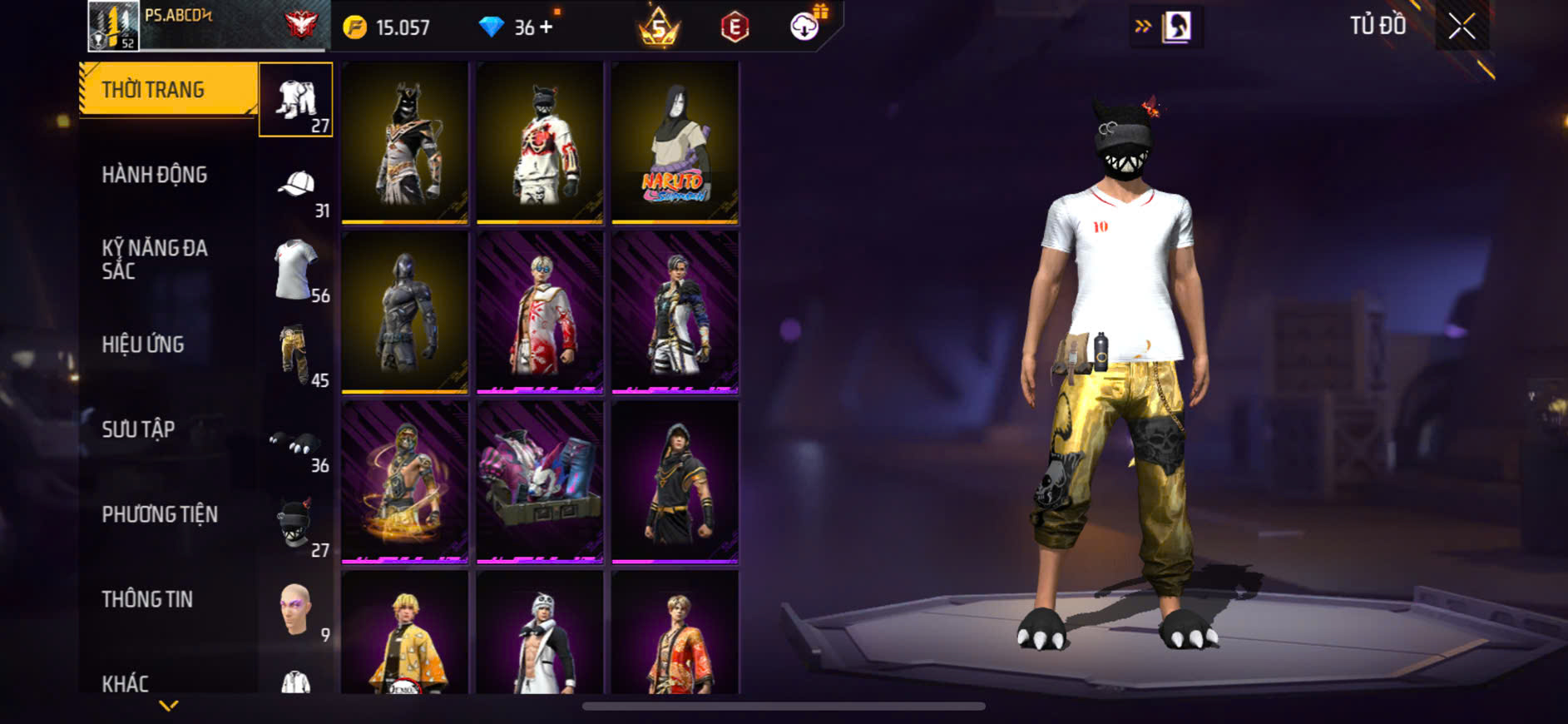The image size is (1568, 724).
Task: Choose the Naruto Orochimaru outfit
Action: pyautogui.click(x=675, y=143)
